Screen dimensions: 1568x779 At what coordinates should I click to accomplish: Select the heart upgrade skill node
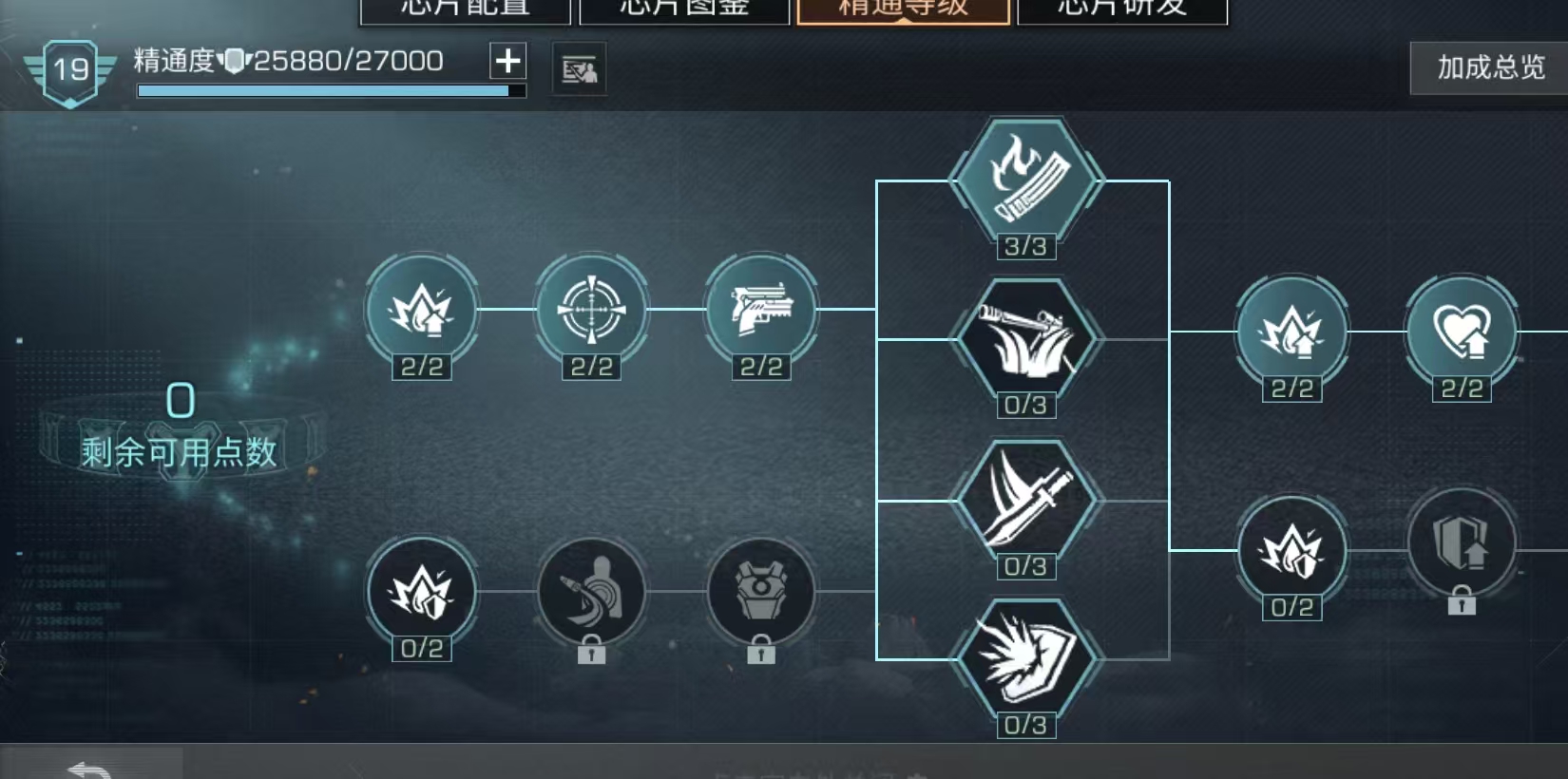[1462, 332]
